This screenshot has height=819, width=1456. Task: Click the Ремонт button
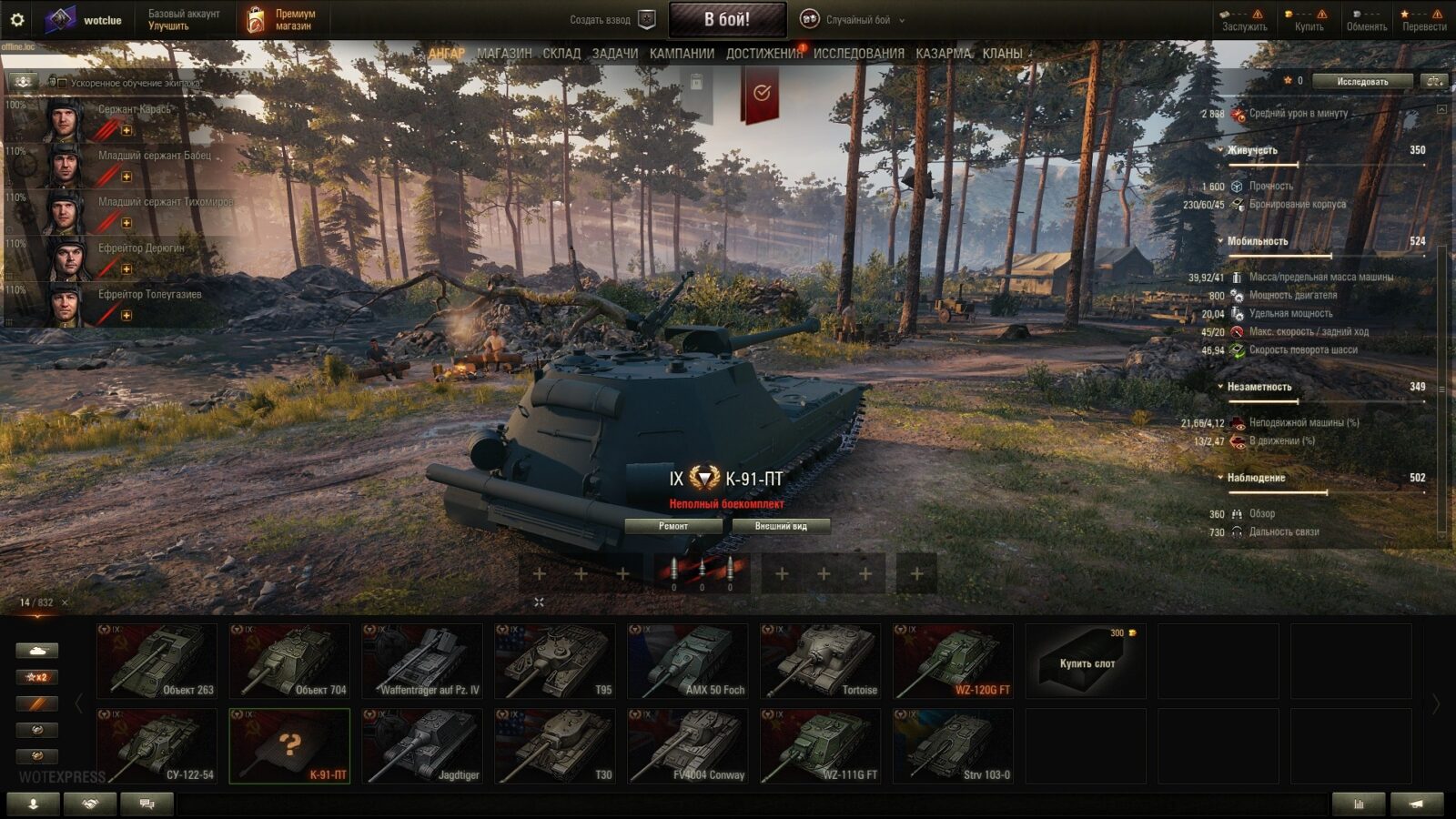tap(673, 526)
